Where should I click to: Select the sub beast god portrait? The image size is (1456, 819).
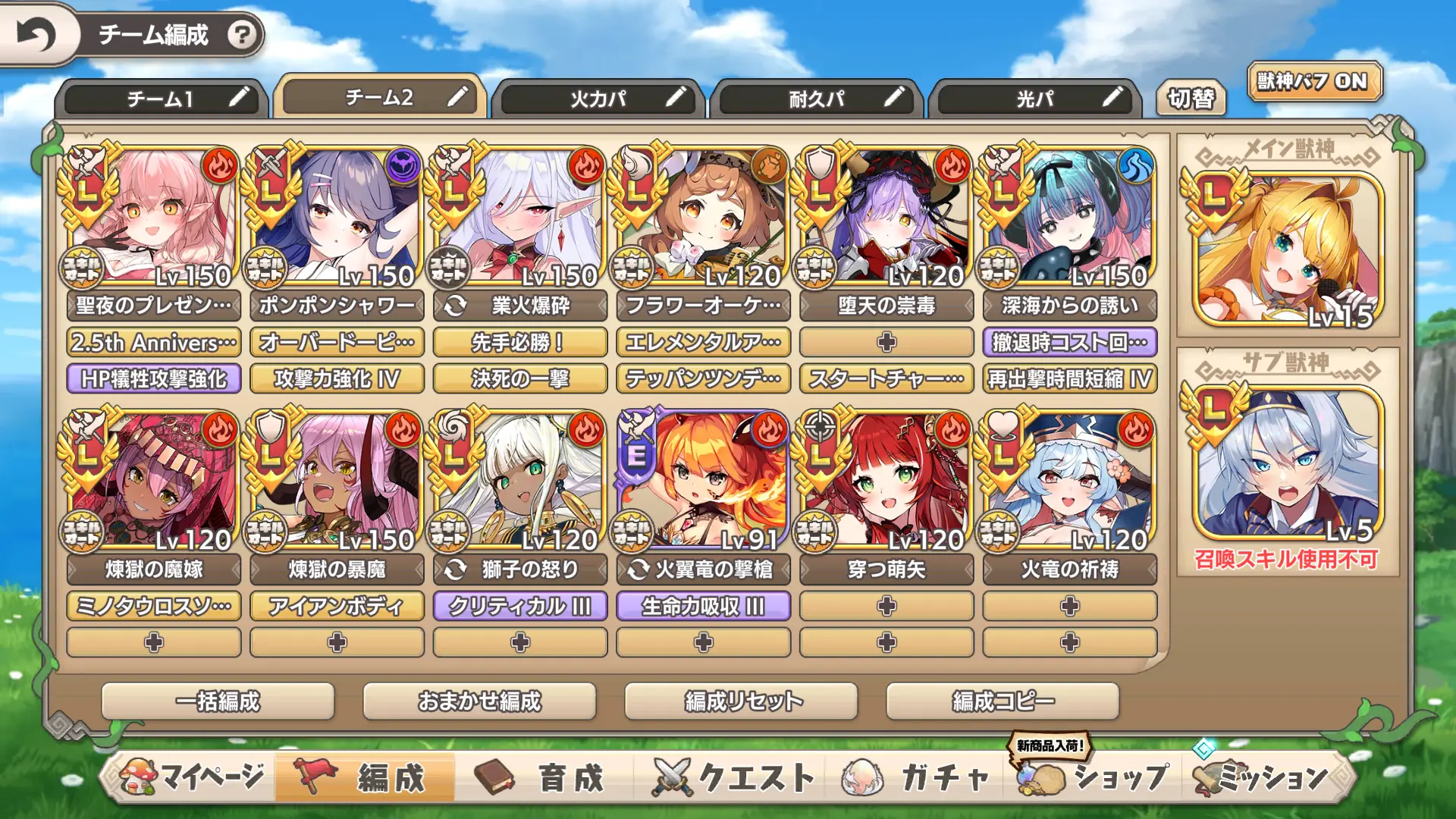point(1287,463)
